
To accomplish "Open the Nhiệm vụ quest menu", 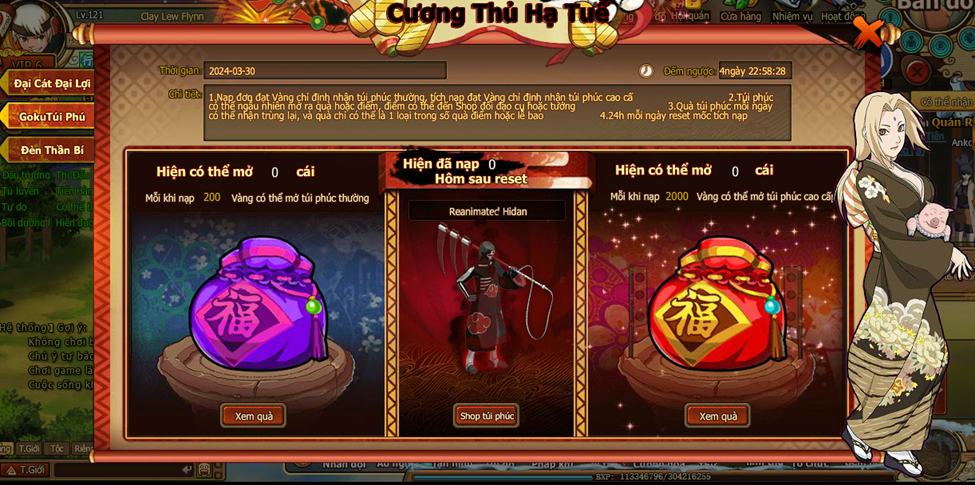I will pyautogui.click(x=792, y=16).
